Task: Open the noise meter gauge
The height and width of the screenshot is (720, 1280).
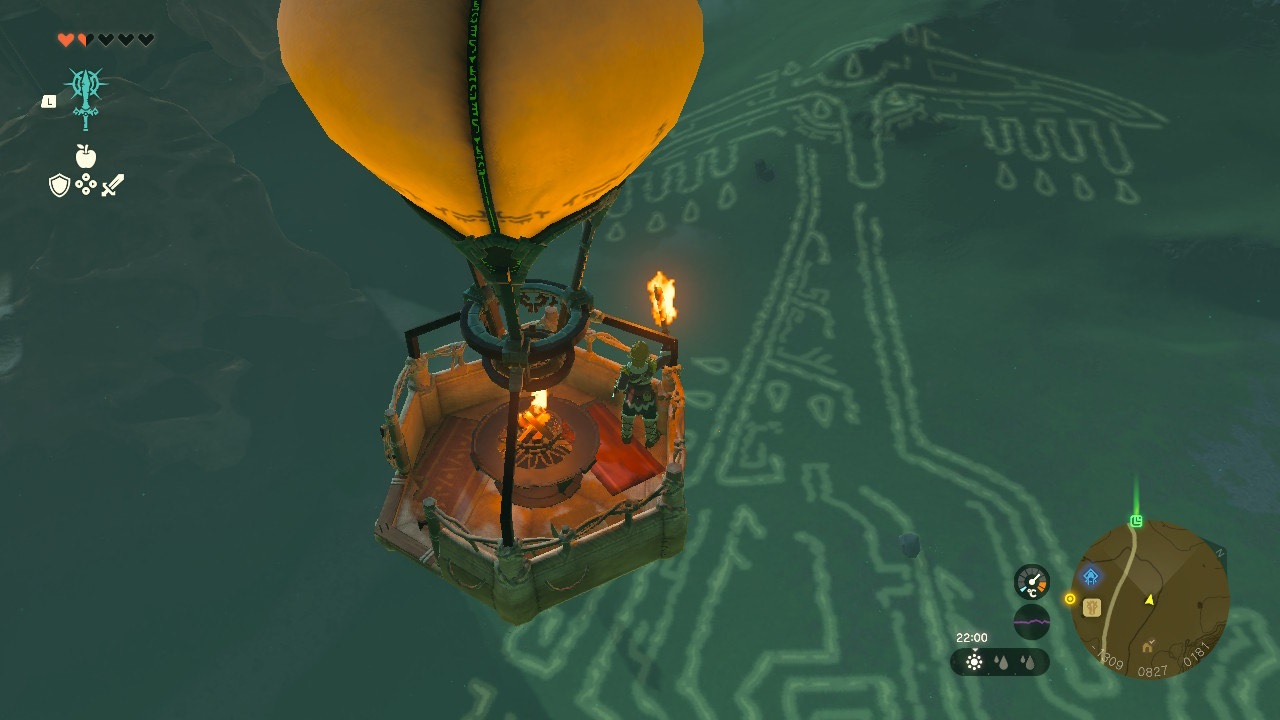Action: (1031, 622)
